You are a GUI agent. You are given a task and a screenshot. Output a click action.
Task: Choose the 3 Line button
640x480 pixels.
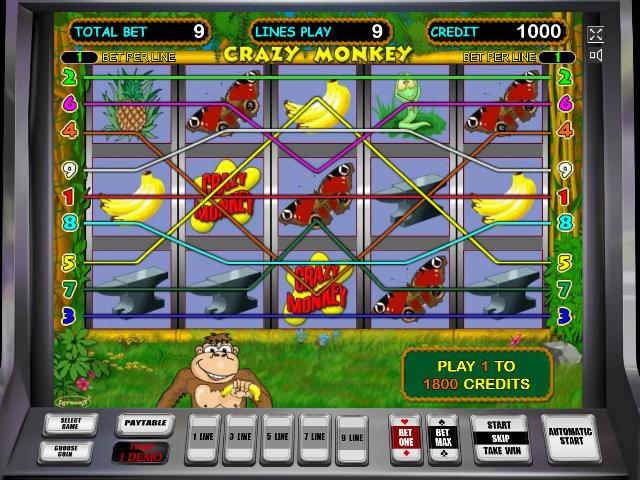240,437
